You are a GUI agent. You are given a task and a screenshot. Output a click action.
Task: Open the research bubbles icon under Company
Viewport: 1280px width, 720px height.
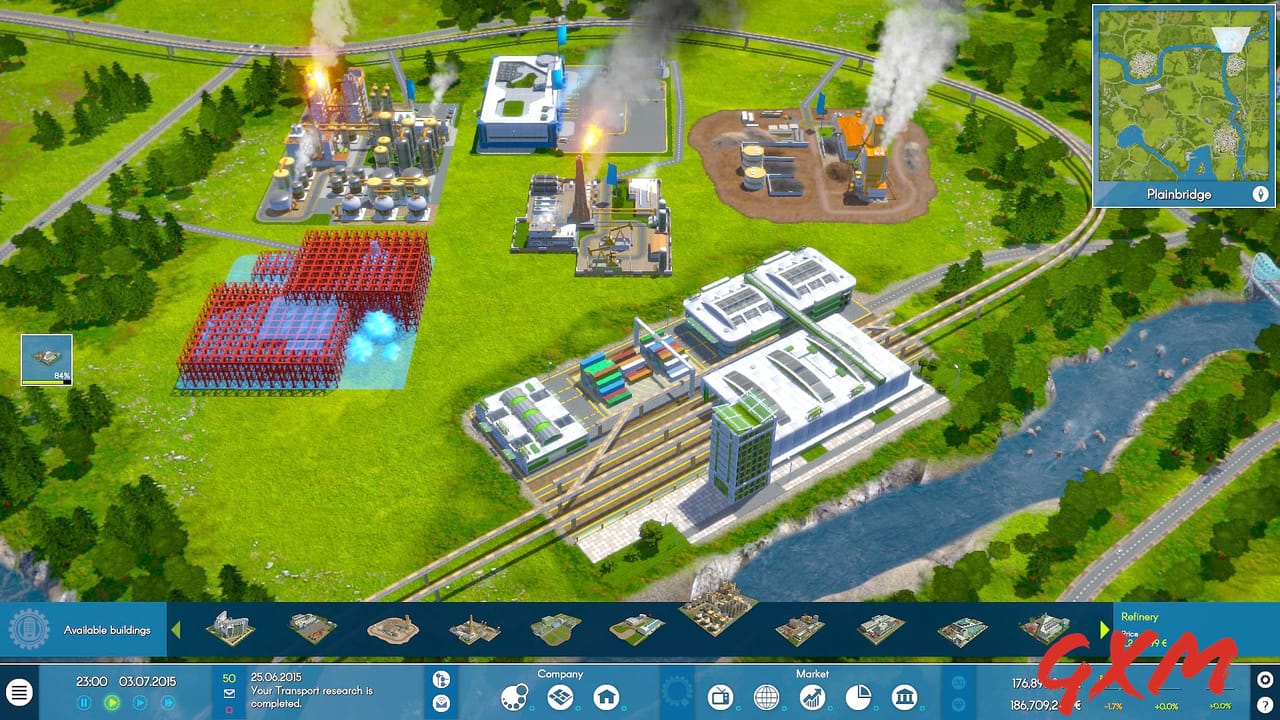tap(513, 698)
